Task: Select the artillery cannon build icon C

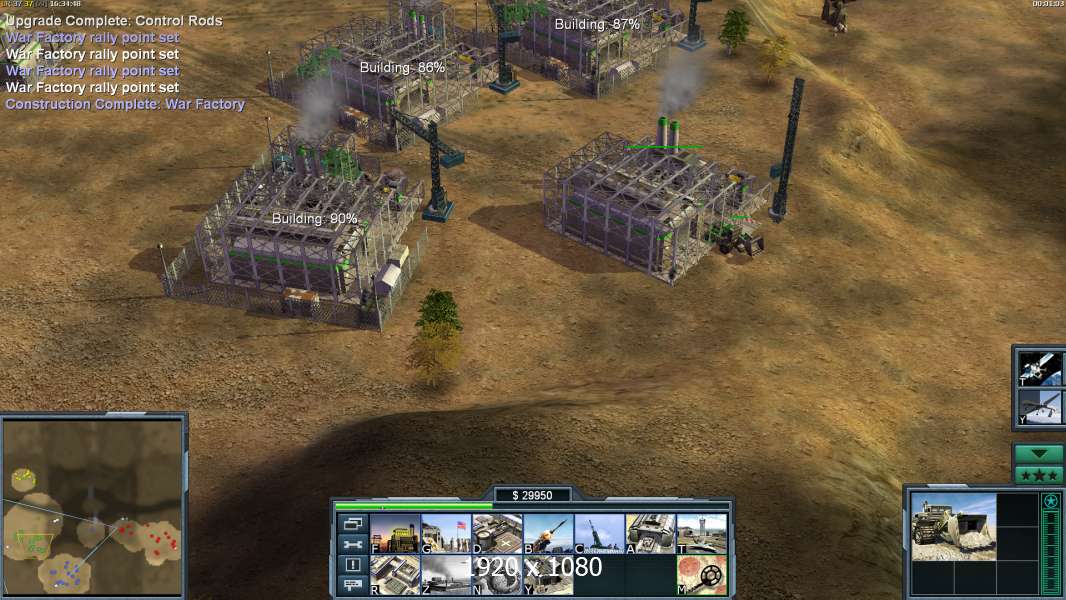Action: pos(599,534)
